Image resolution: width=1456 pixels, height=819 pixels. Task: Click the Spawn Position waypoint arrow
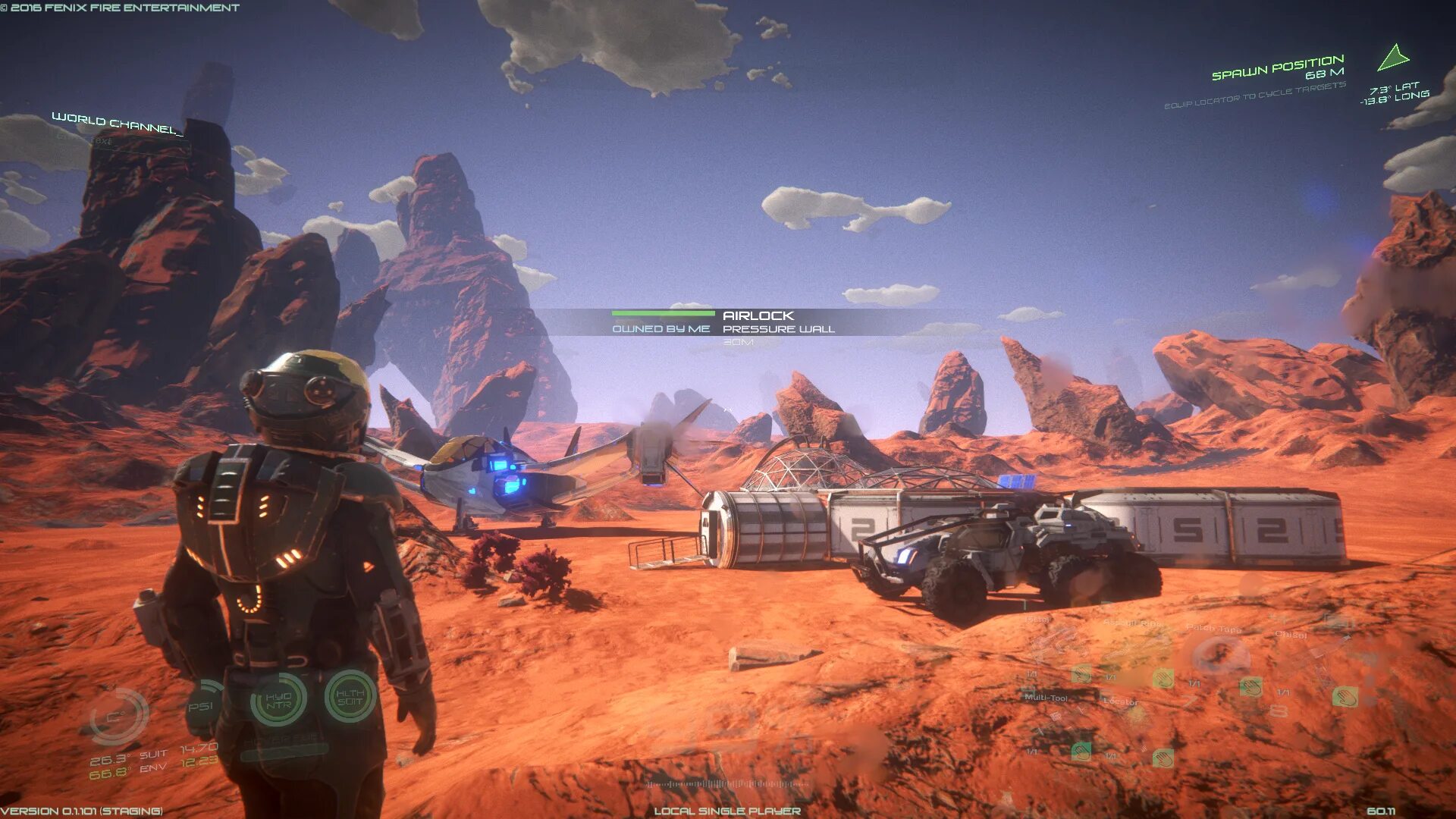[1392, 58]
